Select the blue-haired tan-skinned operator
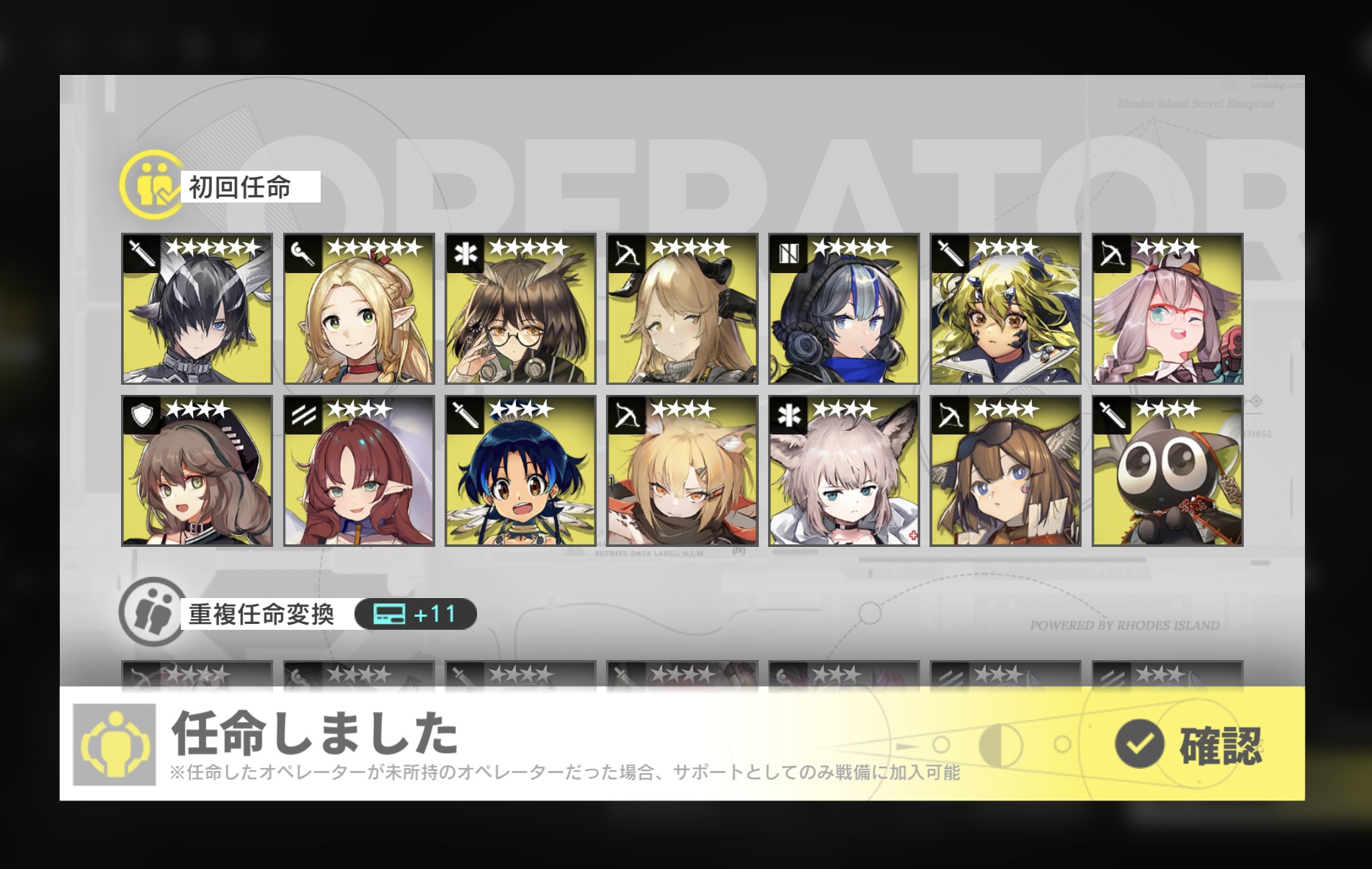The height and width of the screenshot is (869, 1372). pos(520,471)
